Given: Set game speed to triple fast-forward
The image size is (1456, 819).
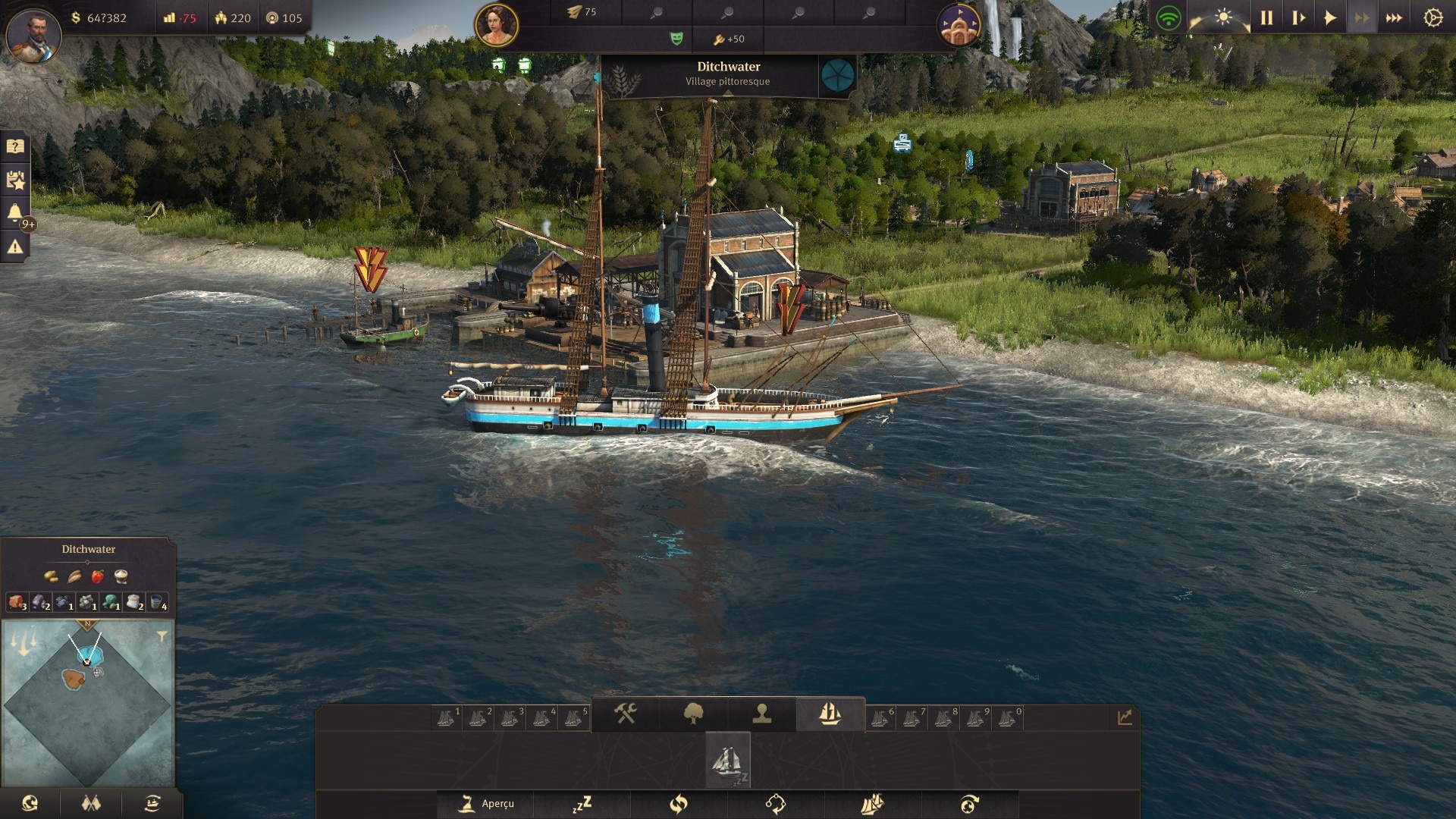Looking at the screenshot, I should click(1394, 18).
